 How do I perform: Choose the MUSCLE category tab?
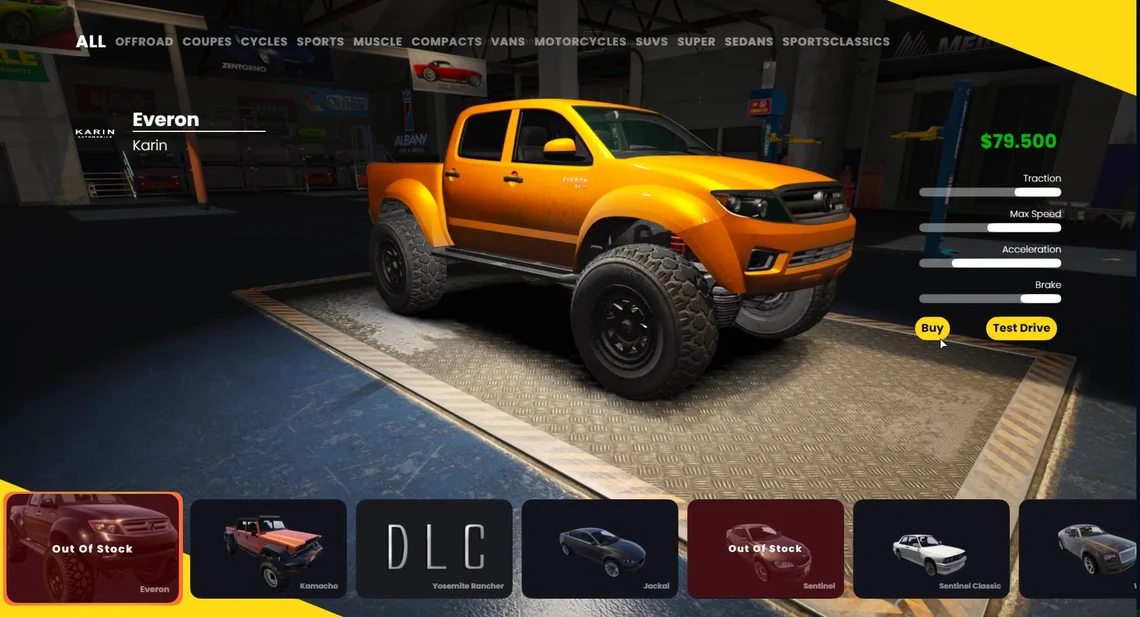pos(377,42)
